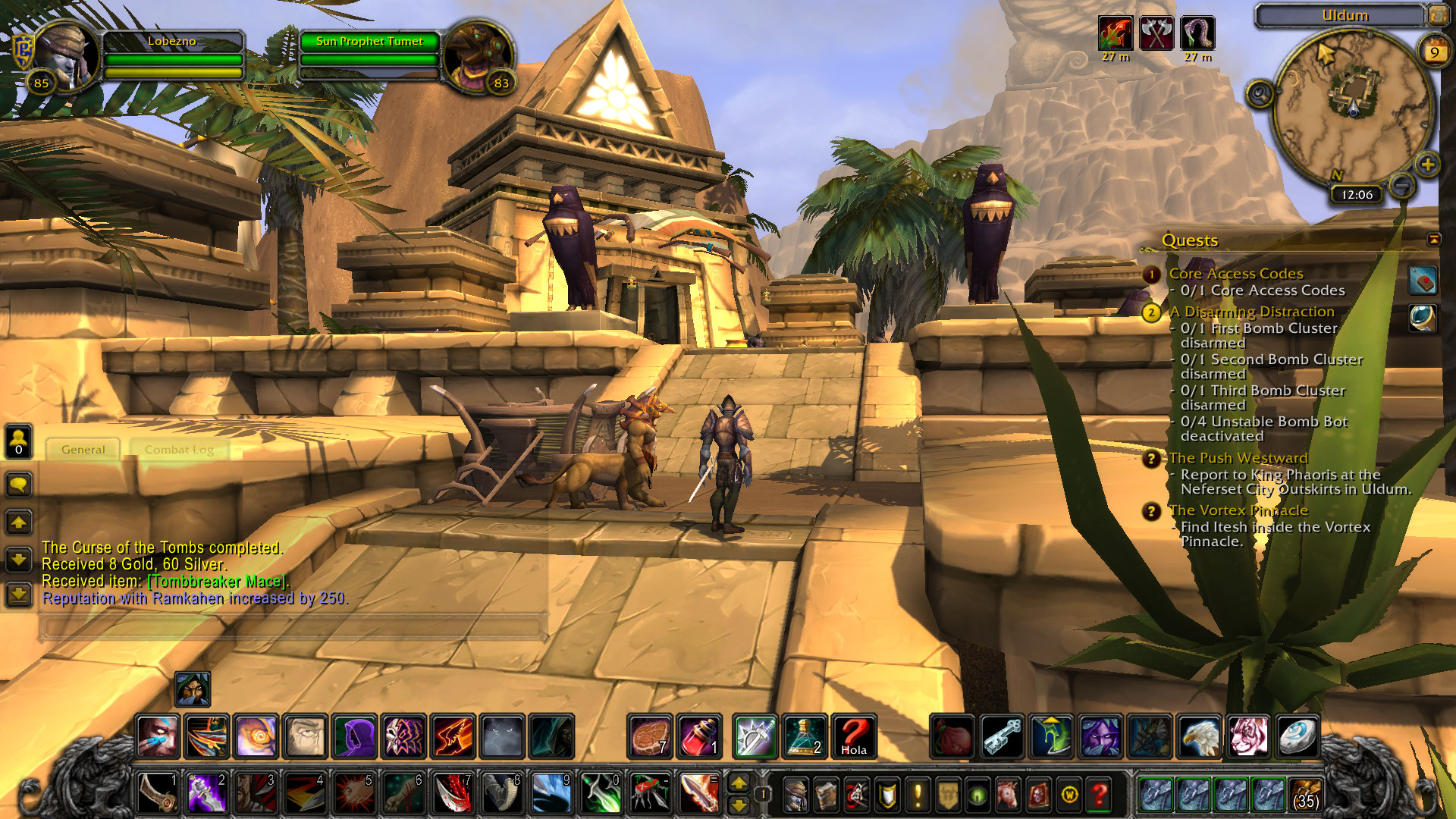Click the Sun Prophet Tumet target portrait
1456x819 pixels.
click(x=478, y=57)
